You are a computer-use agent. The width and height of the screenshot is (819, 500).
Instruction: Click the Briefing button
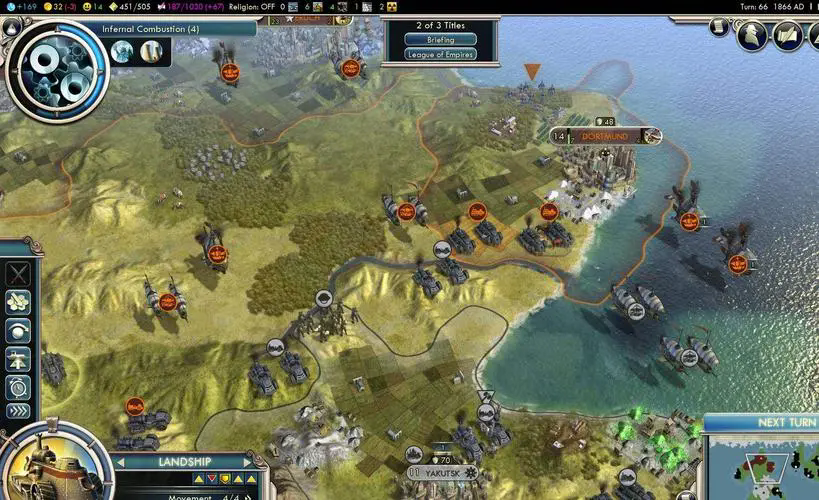[x=440, y=40]
